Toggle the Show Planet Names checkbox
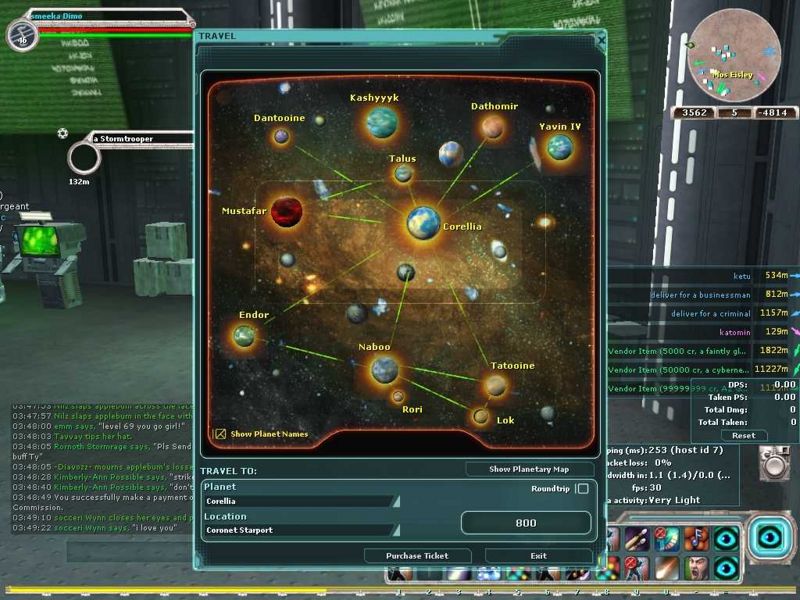Image resolution: width=800 pixels, height=600 pixels. pyautogui.click(x=220, y=434)
